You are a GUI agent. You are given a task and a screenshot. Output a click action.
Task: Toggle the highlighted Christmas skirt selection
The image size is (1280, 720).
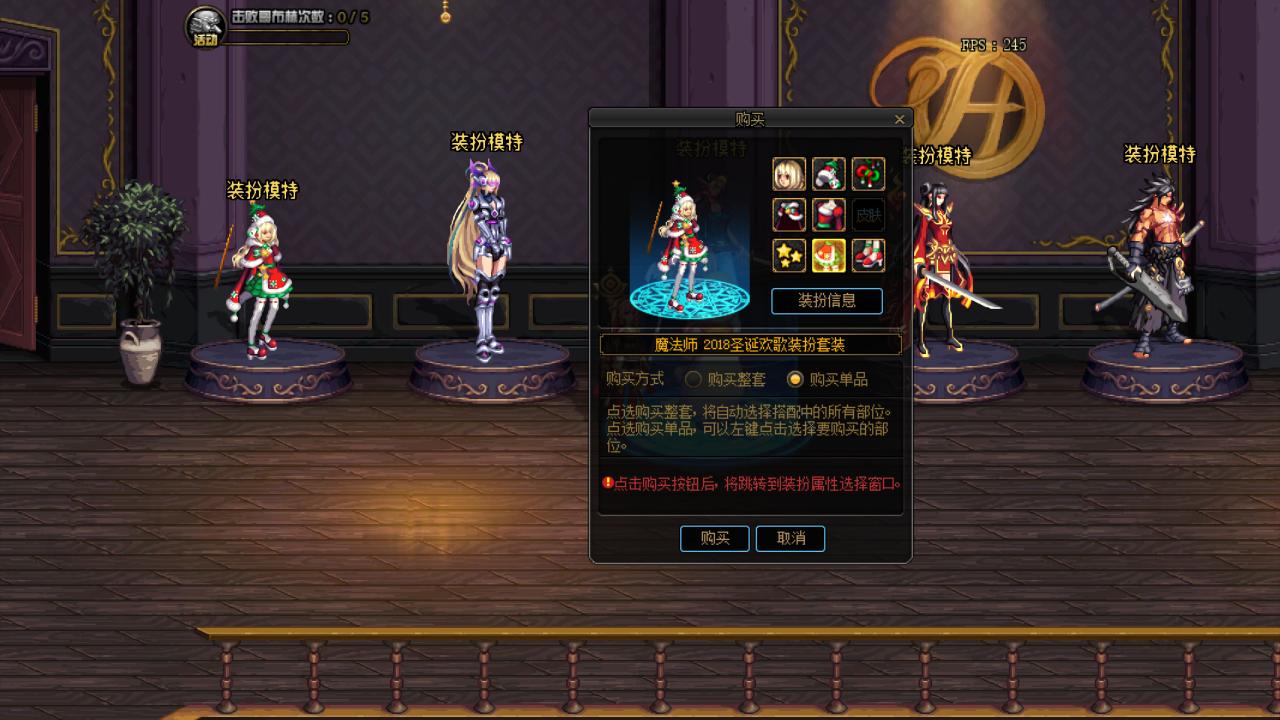(x=828, y=255)
